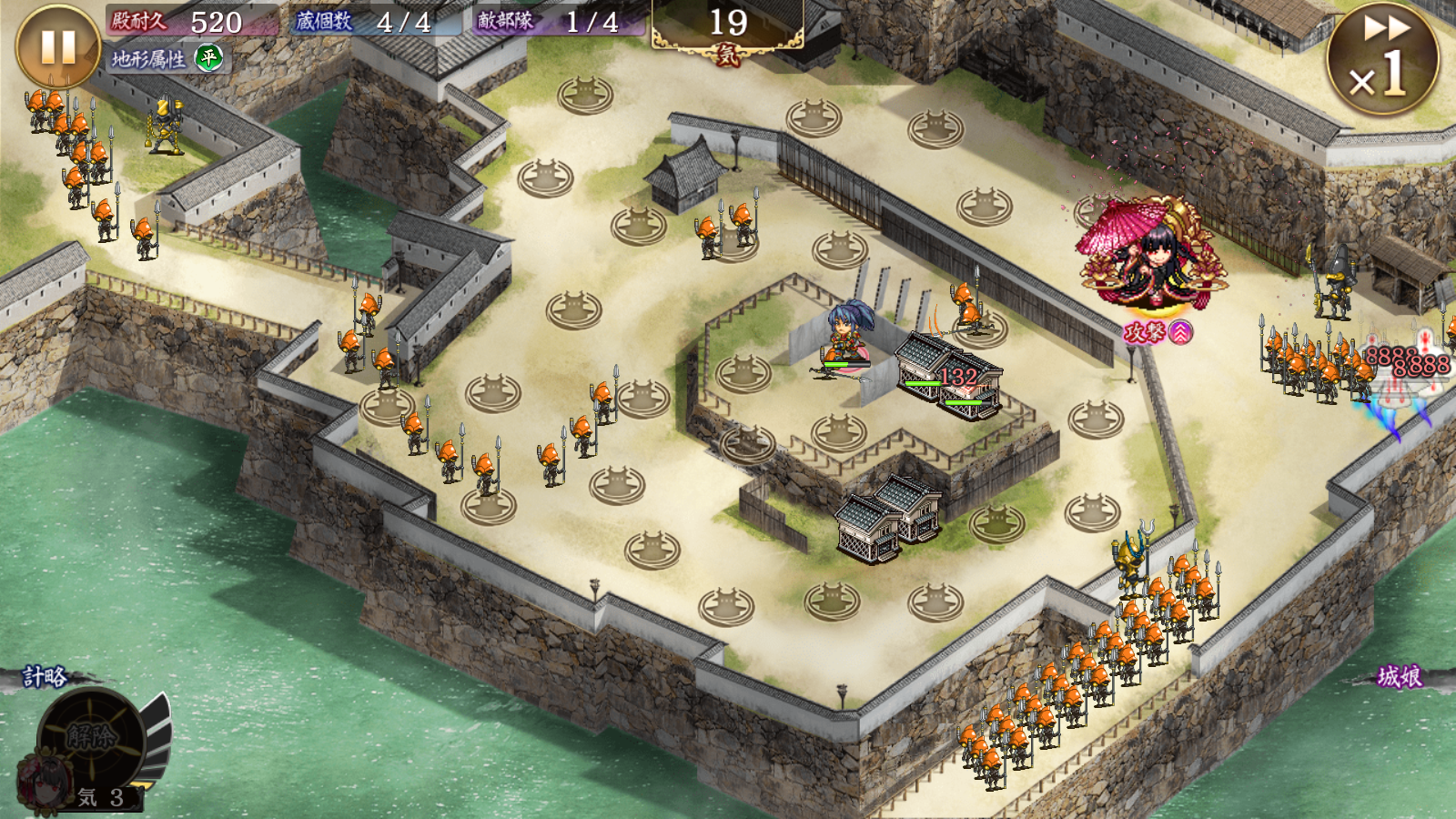Open the 計略 stratagem panel
This screenshot has height=819, width=1456.
click(x=45, y=677)
